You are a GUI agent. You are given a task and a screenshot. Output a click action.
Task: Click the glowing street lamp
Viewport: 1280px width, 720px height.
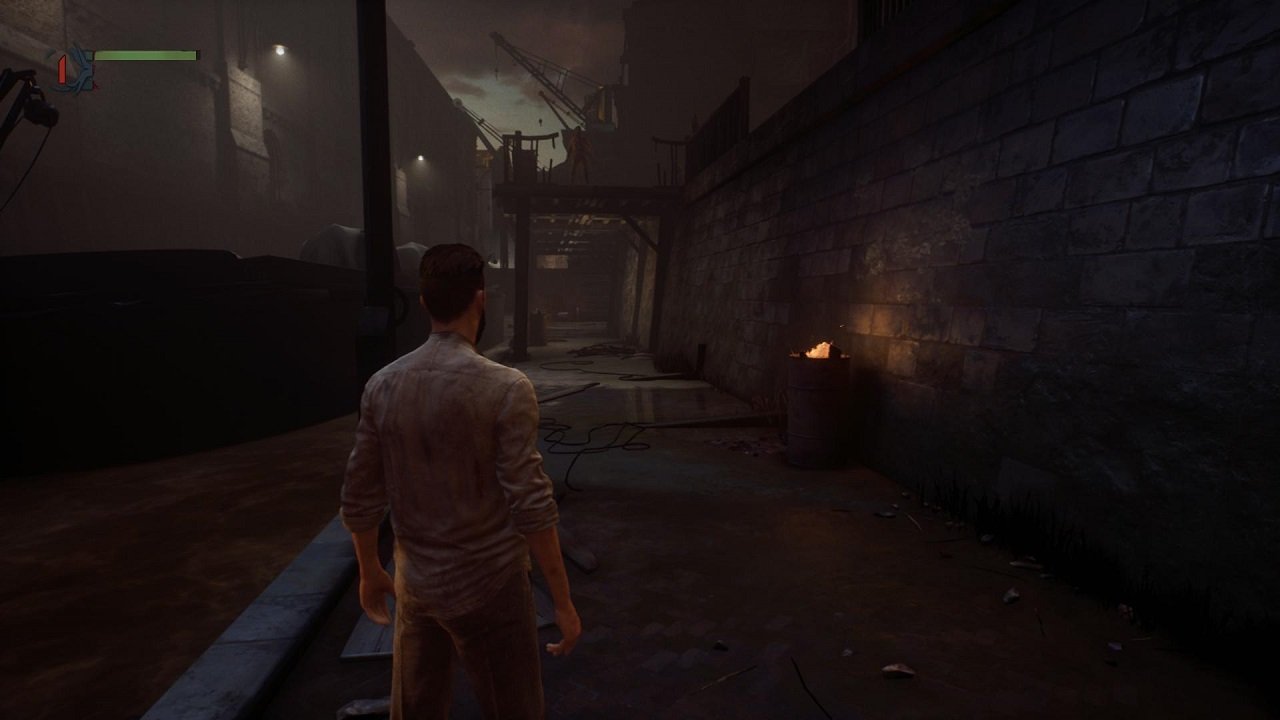419,159
